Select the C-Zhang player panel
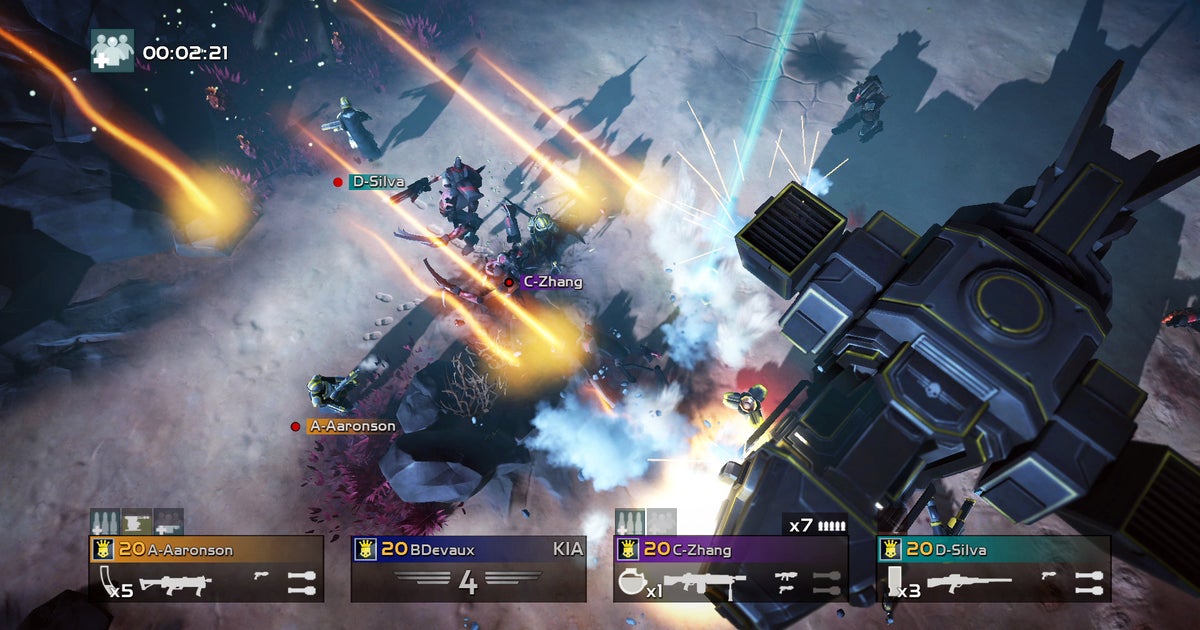 [730, 569]
